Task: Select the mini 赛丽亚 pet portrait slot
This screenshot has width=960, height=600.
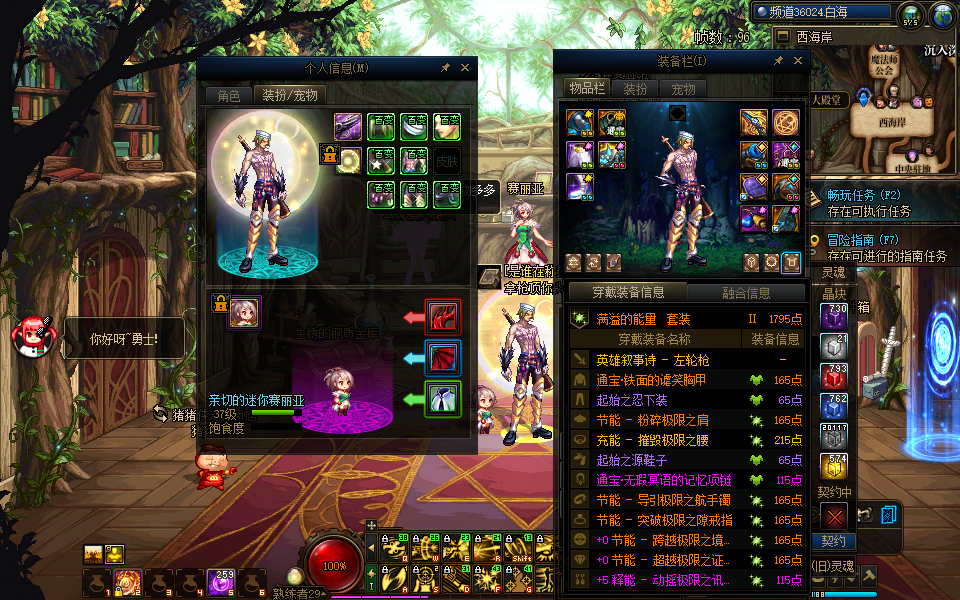Action: tap(244, 312)
